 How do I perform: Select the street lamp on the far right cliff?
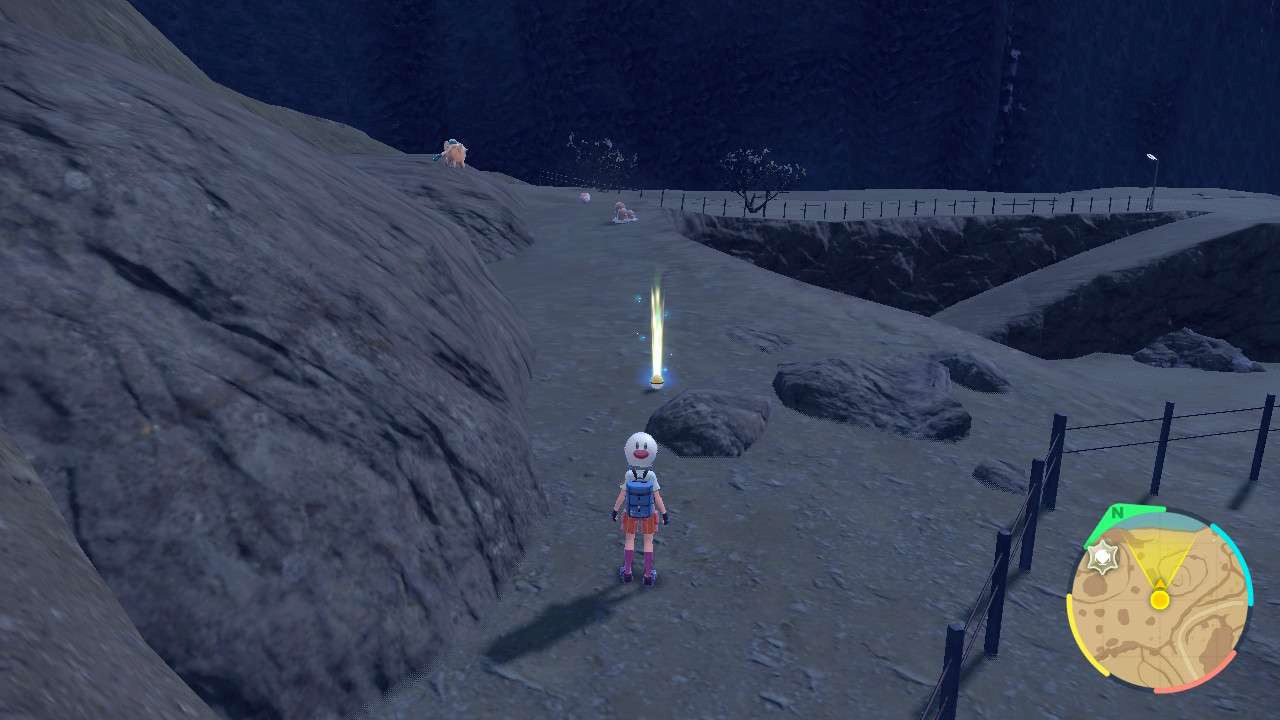[1150, 158]
